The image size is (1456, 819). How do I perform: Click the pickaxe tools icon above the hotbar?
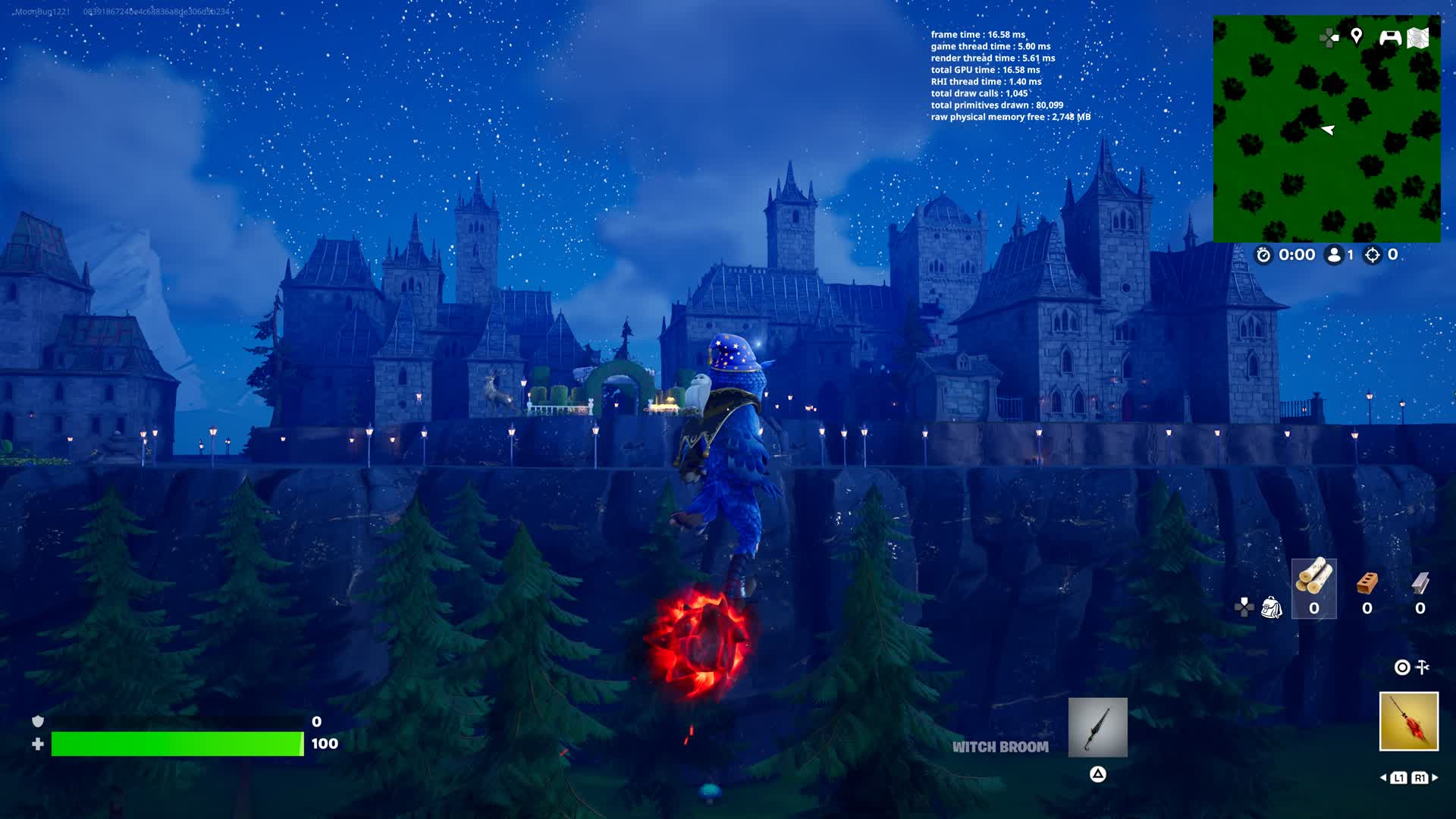click(x=1422, y=667)
